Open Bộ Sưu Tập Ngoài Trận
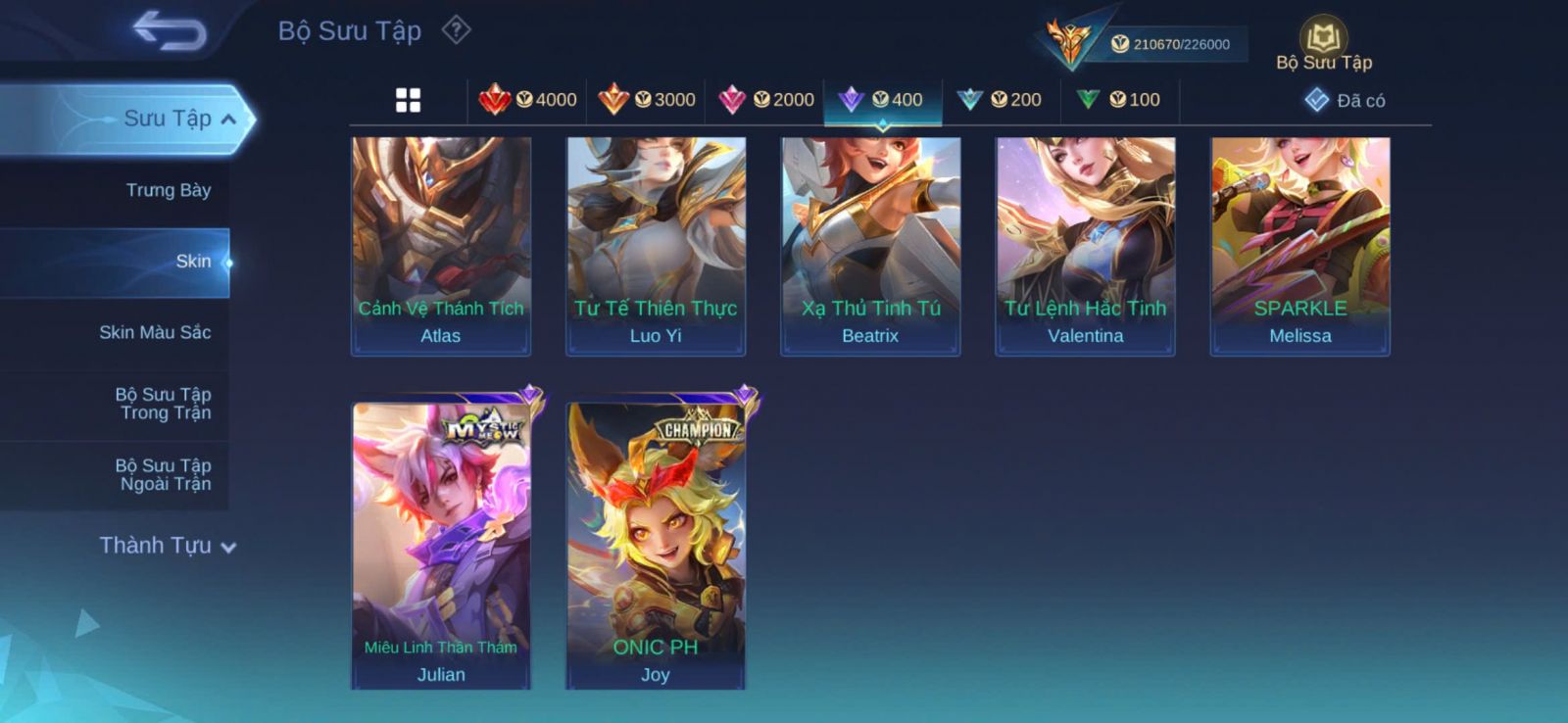1568x723 pixels. 163,474
